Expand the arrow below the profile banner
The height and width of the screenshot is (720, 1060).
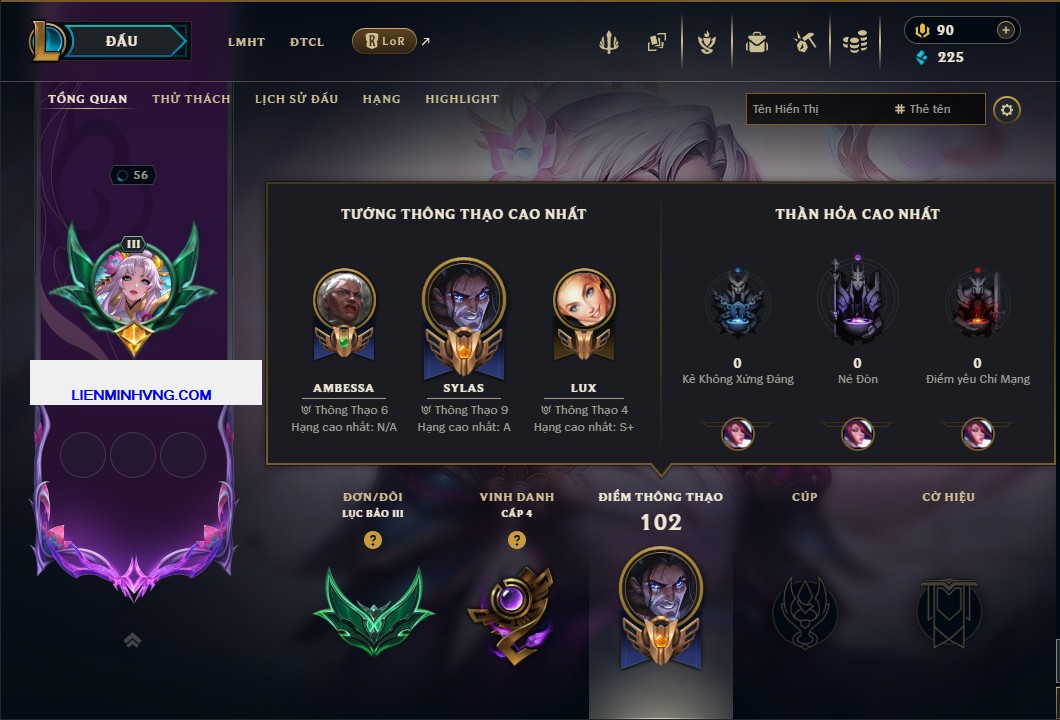point(132,641)
